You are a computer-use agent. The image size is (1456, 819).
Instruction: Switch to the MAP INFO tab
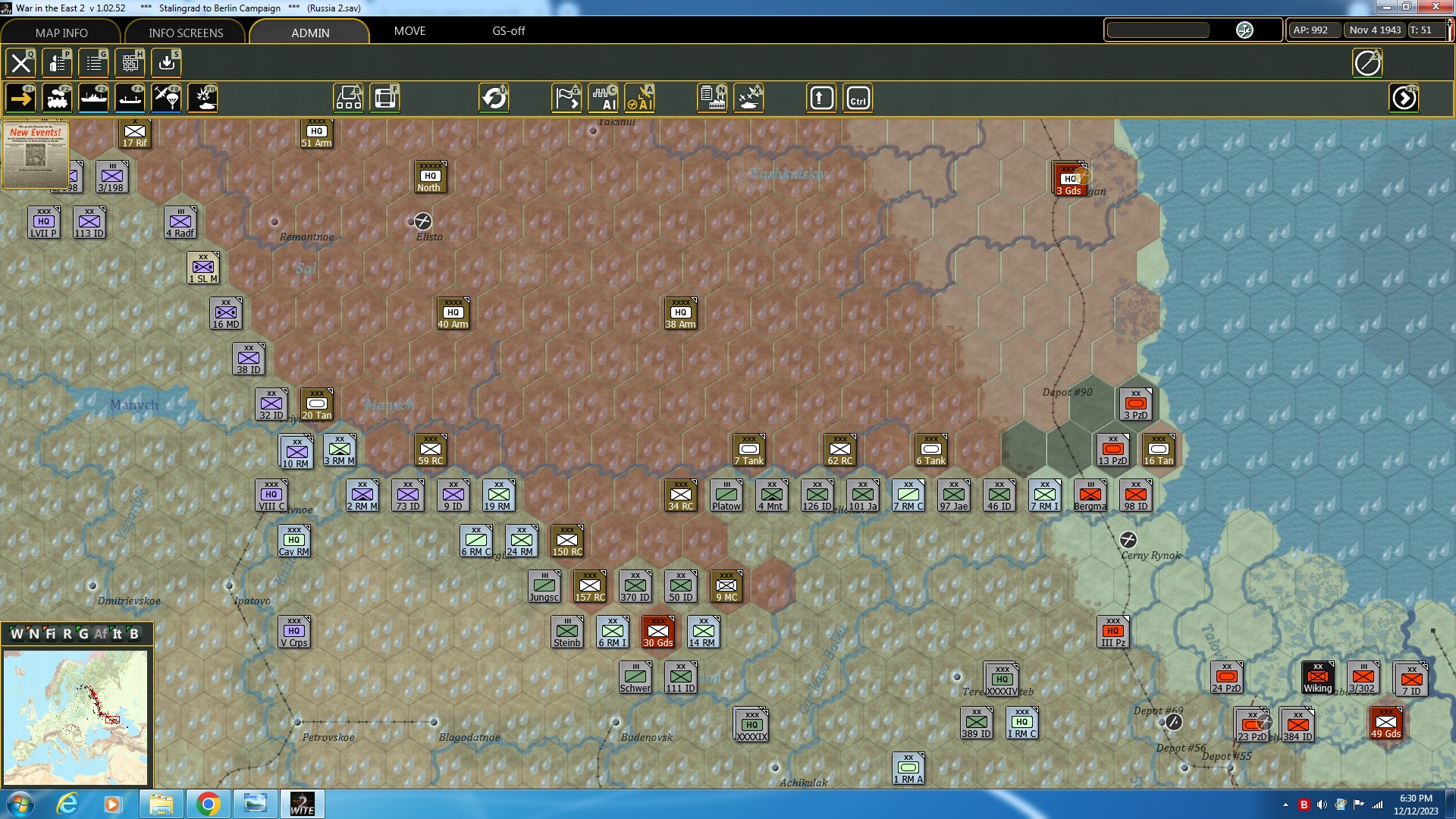(61, 33)
